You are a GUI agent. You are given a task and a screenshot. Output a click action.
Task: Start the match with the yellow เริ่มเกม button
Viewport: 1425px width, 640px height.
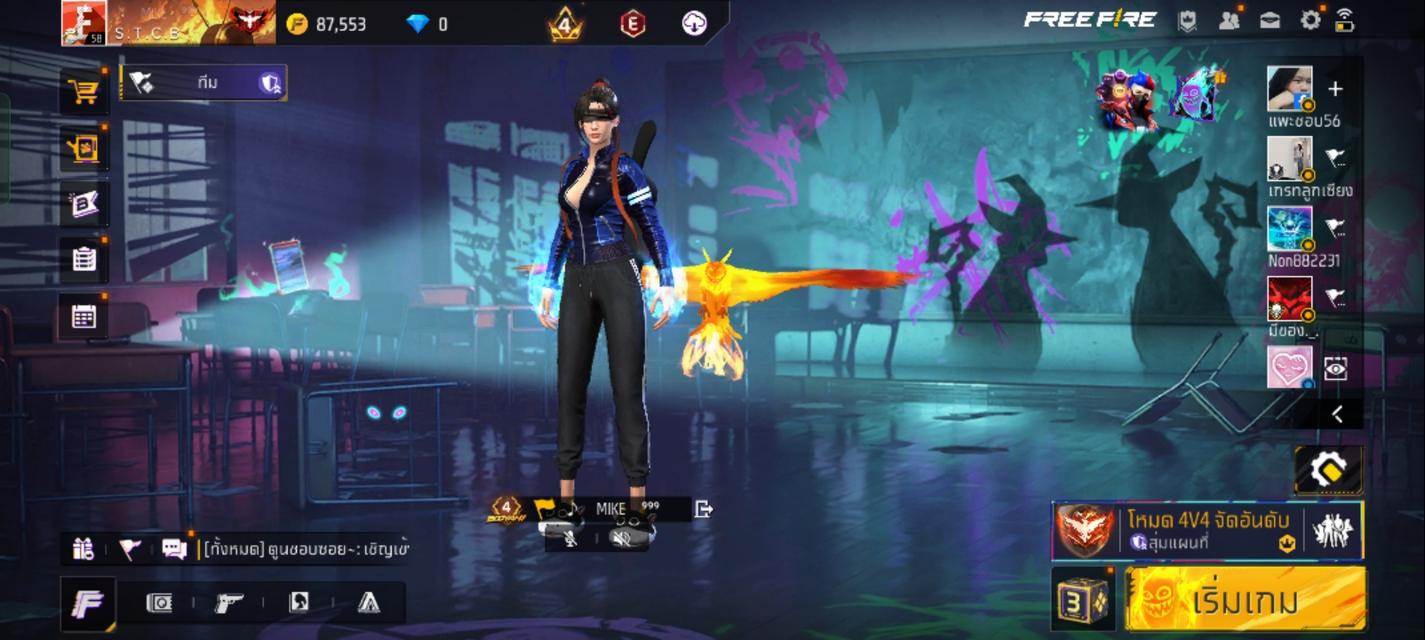pyautogui.click(x=1245, y=600)
